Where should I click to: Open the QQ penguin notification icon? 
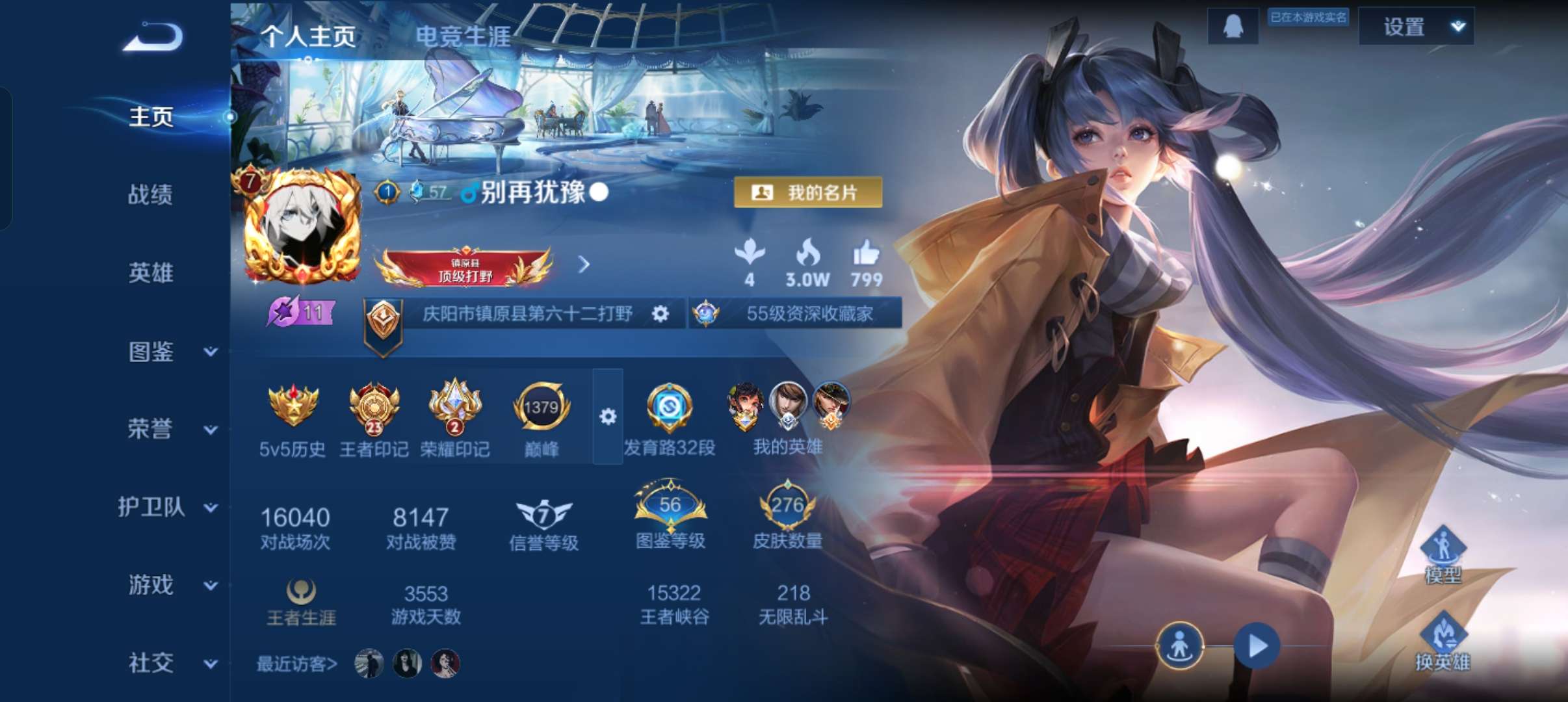pos(1234,25)
